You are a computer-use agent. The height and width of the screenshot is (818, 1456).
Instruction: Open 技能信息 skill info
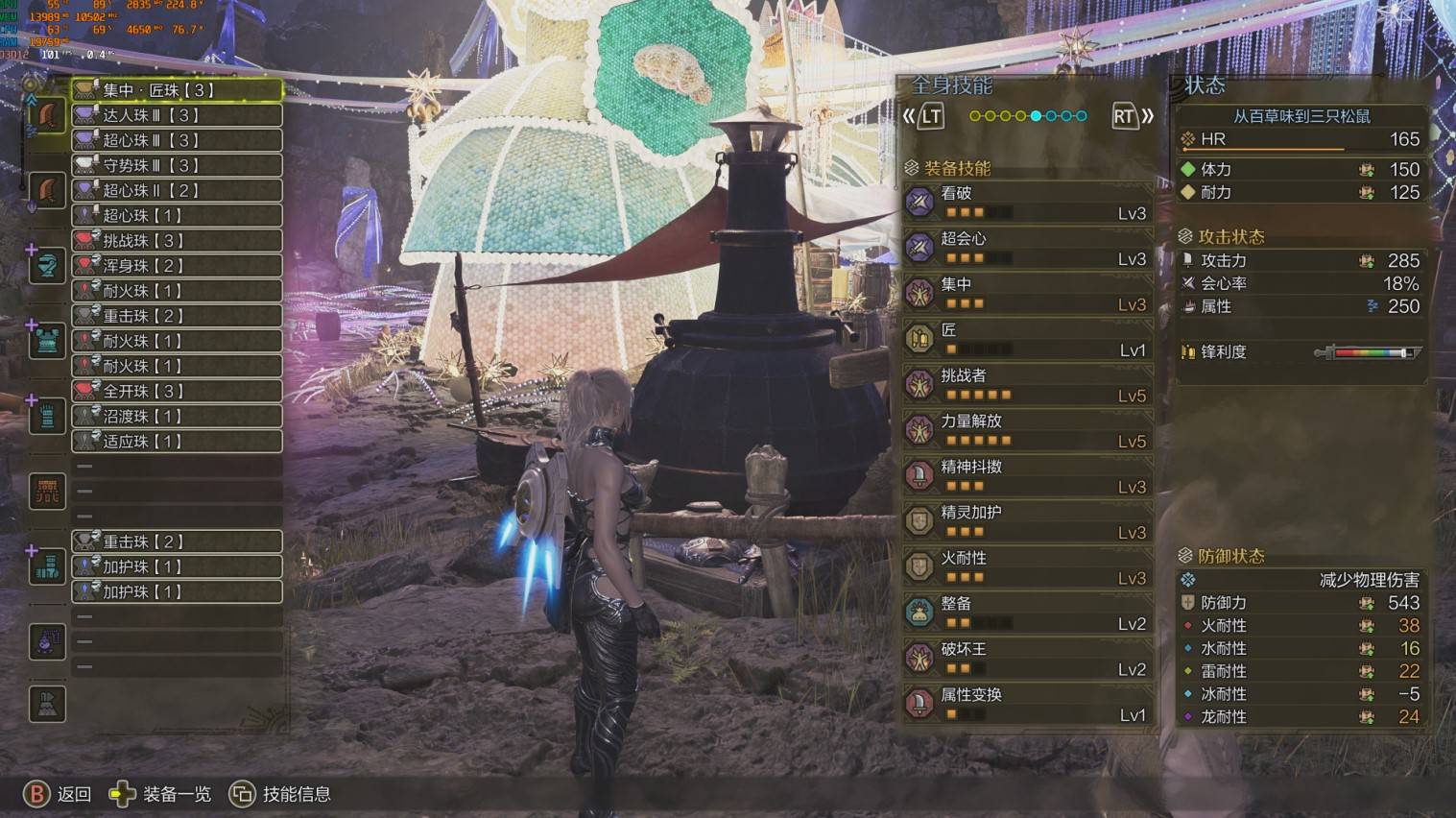tap(280, 794)
